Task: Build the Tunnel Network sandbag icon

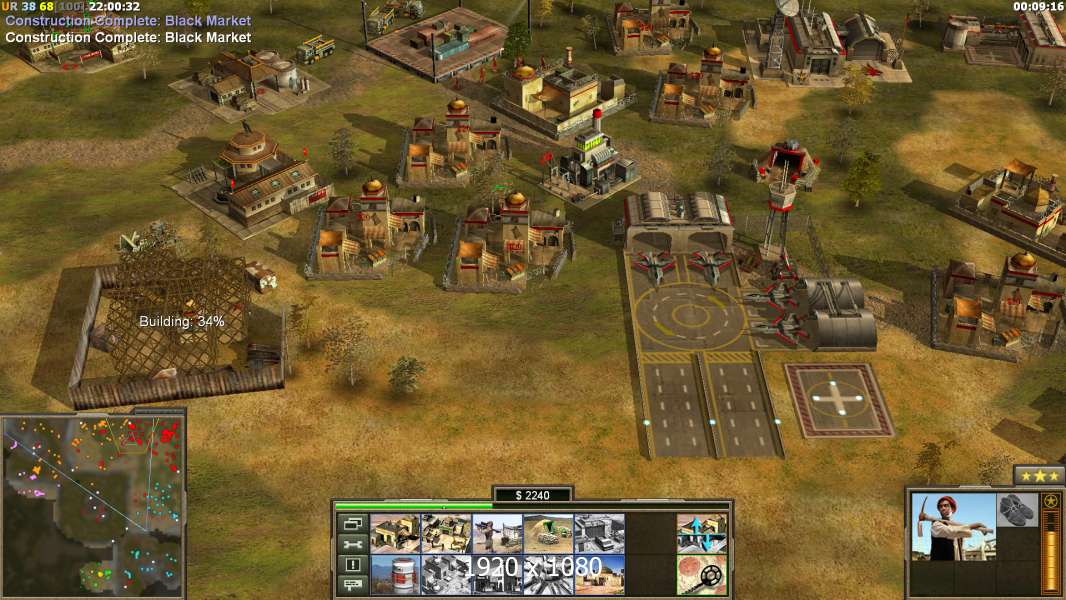Action: tap(548, 534)
